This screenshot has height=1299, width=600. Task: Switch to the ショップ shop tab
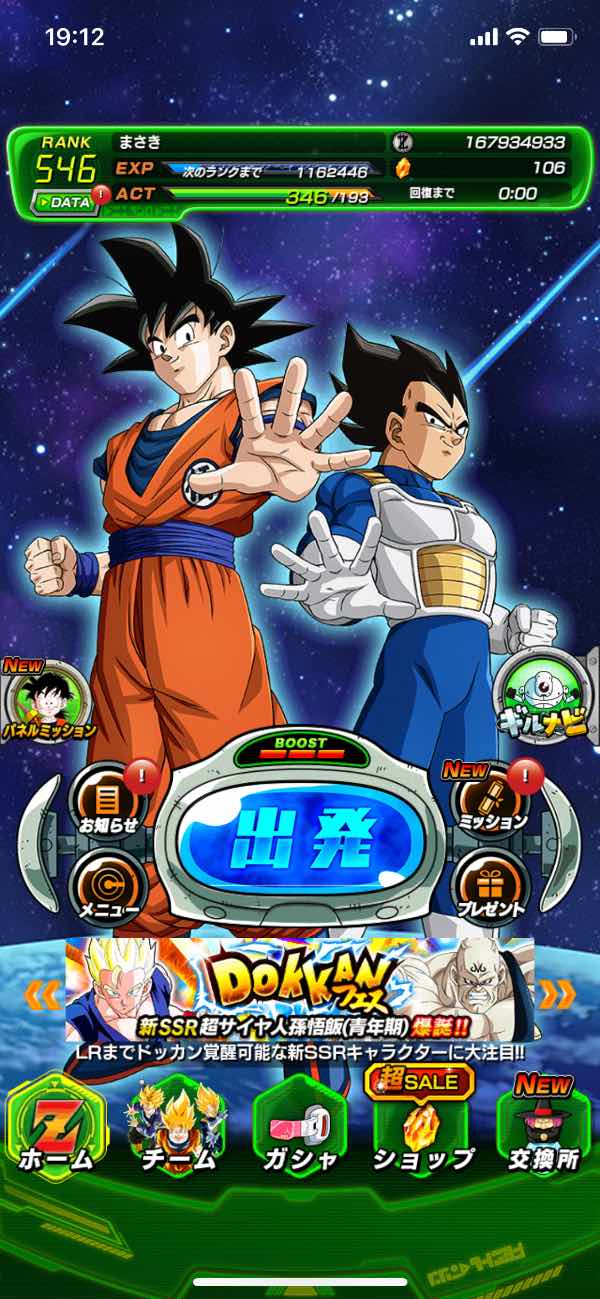point(422,1128)
